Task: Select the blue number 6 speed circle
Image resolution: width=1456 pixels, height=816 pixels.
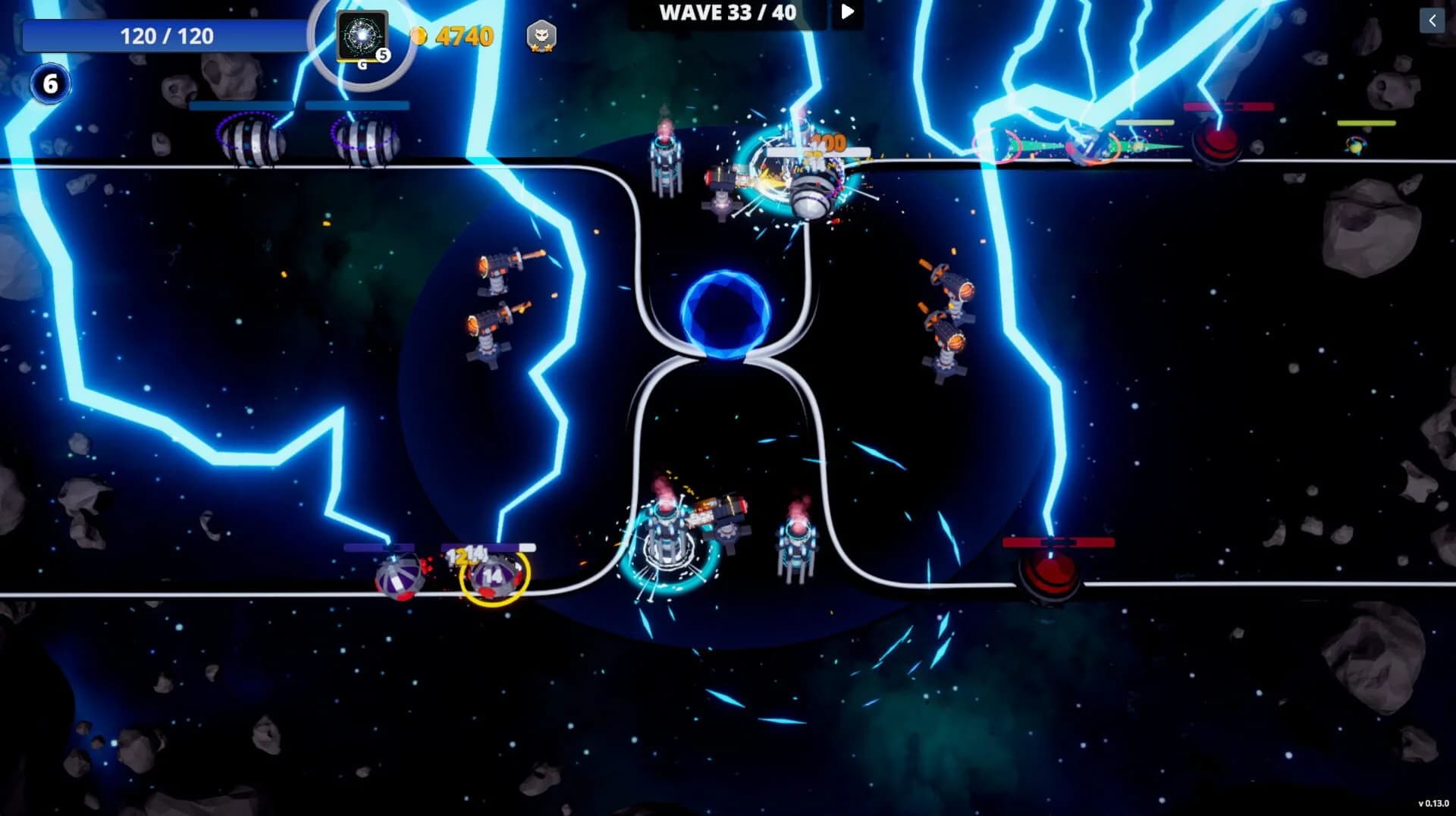Action: point(49,83)
